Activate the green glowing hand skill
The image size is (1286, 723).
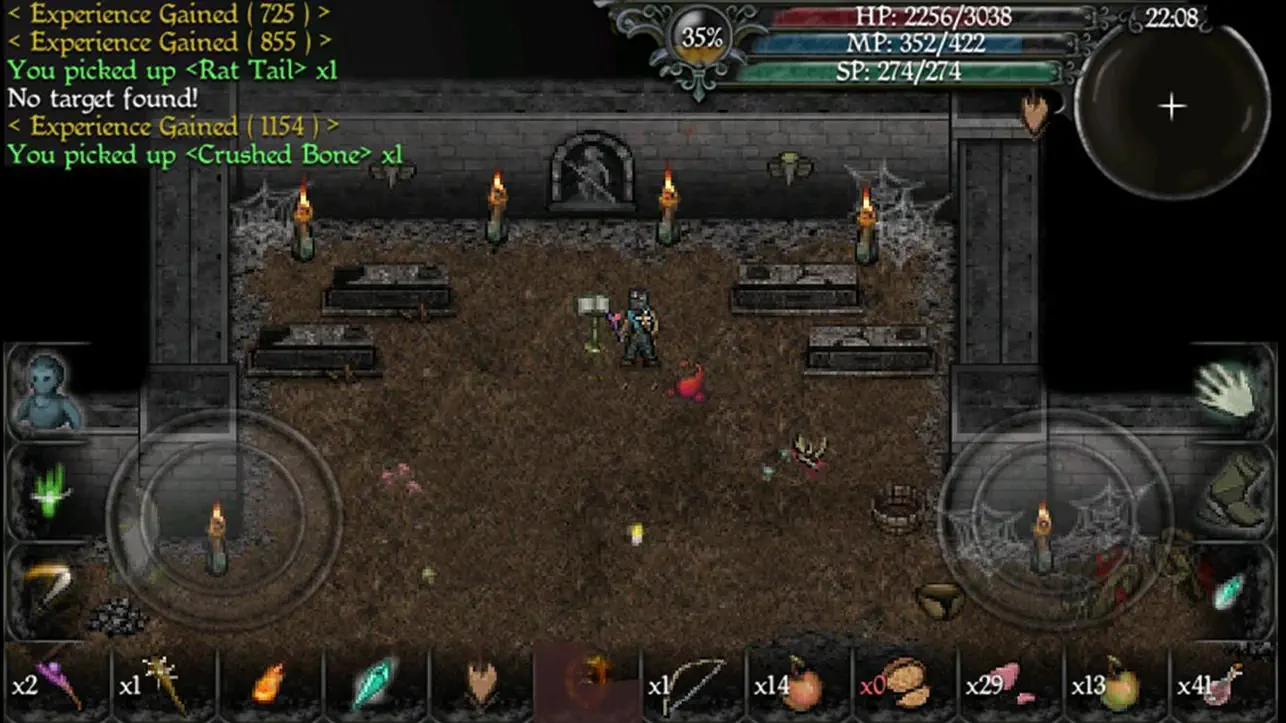[48, 490]
